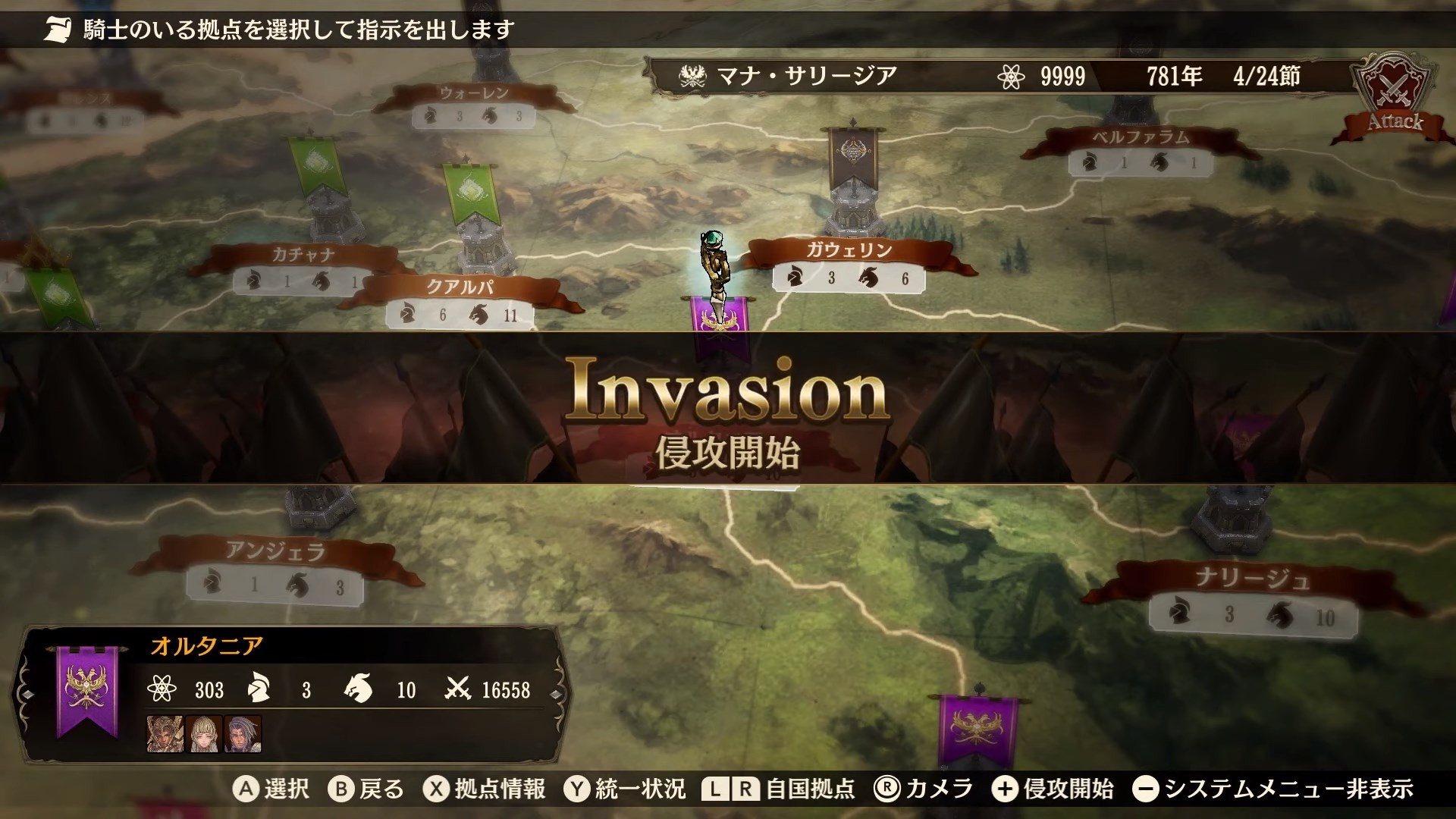Choose the purple-haired knight portrait

[x=243, y=733]
